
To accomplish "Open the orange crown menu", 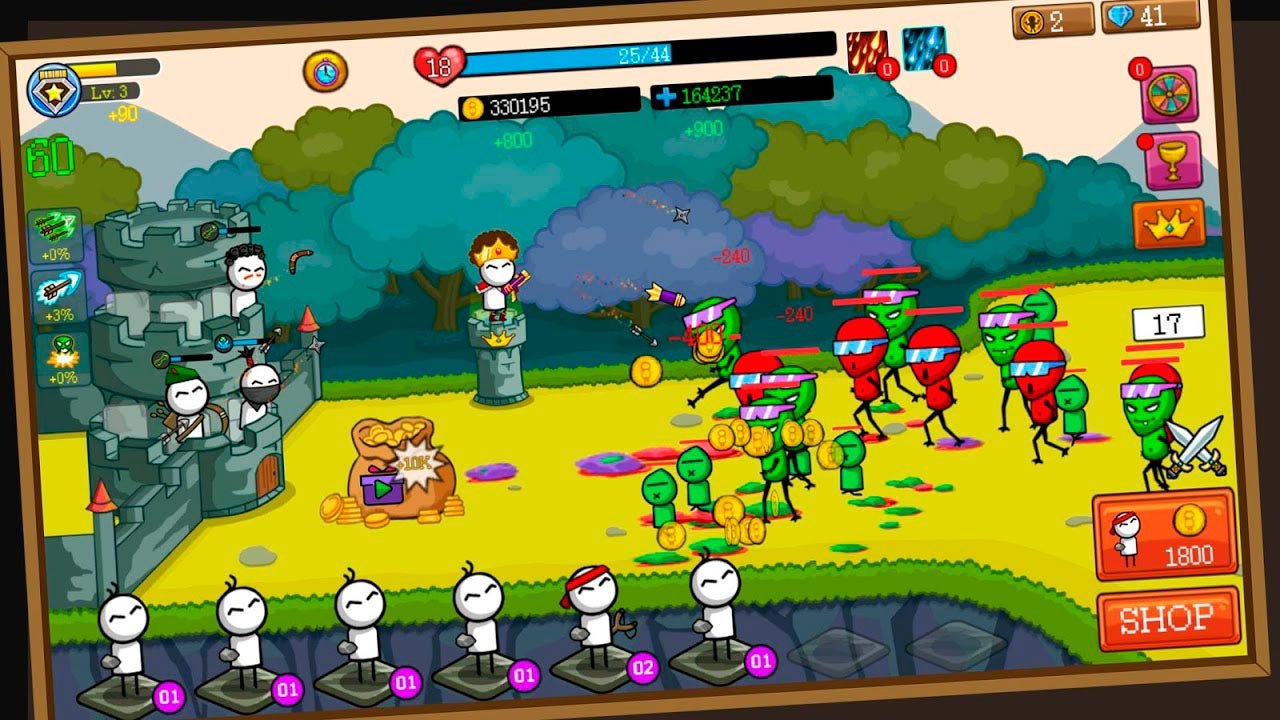I will [x=1168, y=225].
